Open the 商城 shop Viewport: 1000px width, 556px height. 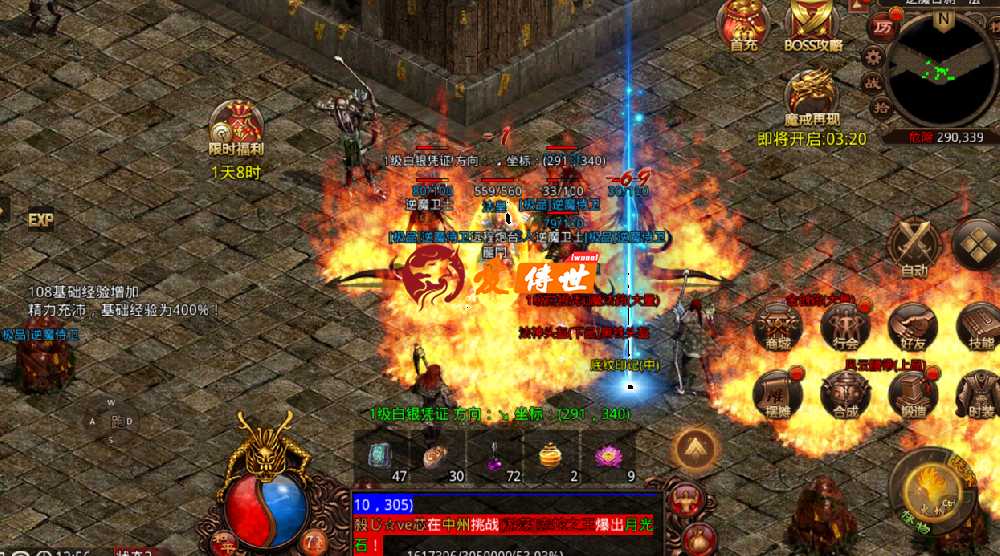[x=777, y=325]
